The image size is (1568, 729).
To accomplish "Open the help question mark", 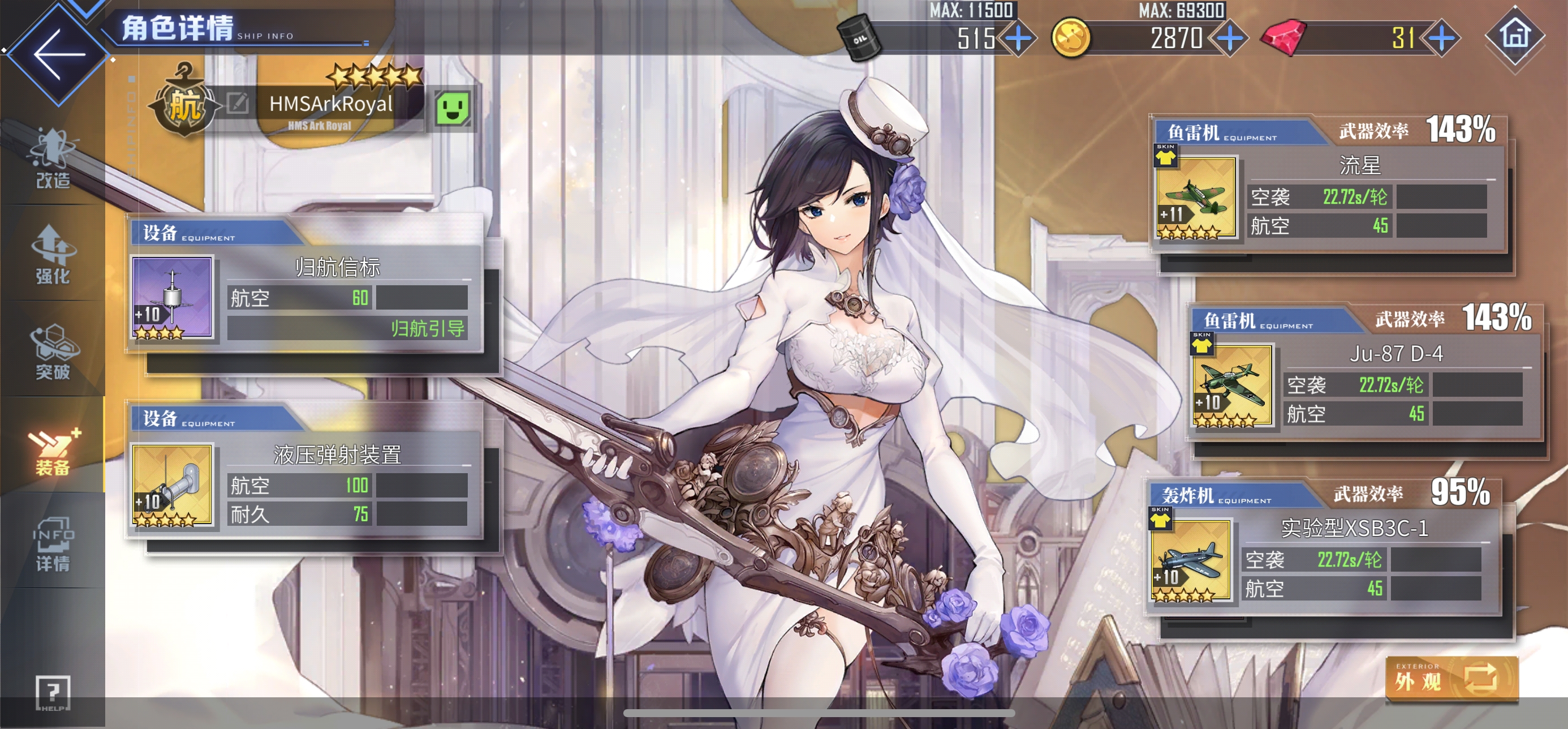I will pyautogui.click(x=53, y=692).
